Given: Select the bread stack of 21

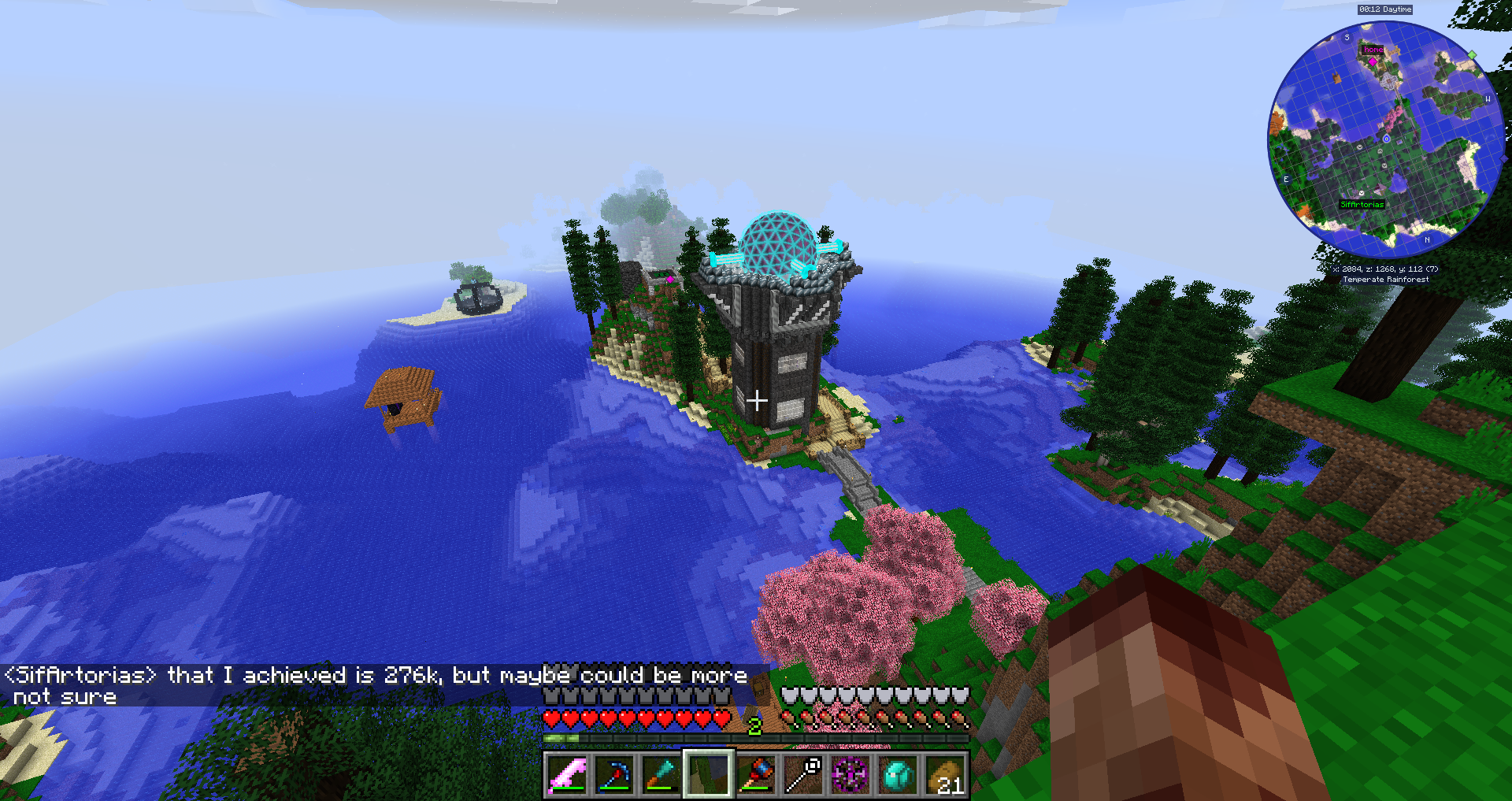Looking at the screenshot, I should click(945, 775).
